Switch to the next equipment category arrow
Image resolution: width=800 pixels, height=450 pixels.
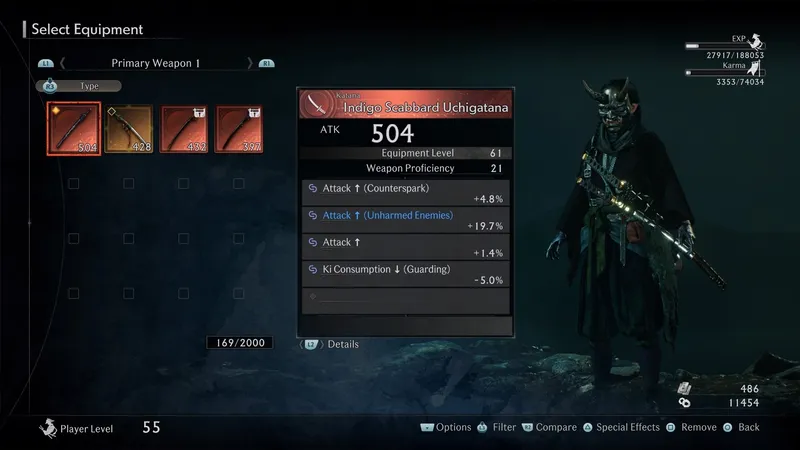pos(249,63)
